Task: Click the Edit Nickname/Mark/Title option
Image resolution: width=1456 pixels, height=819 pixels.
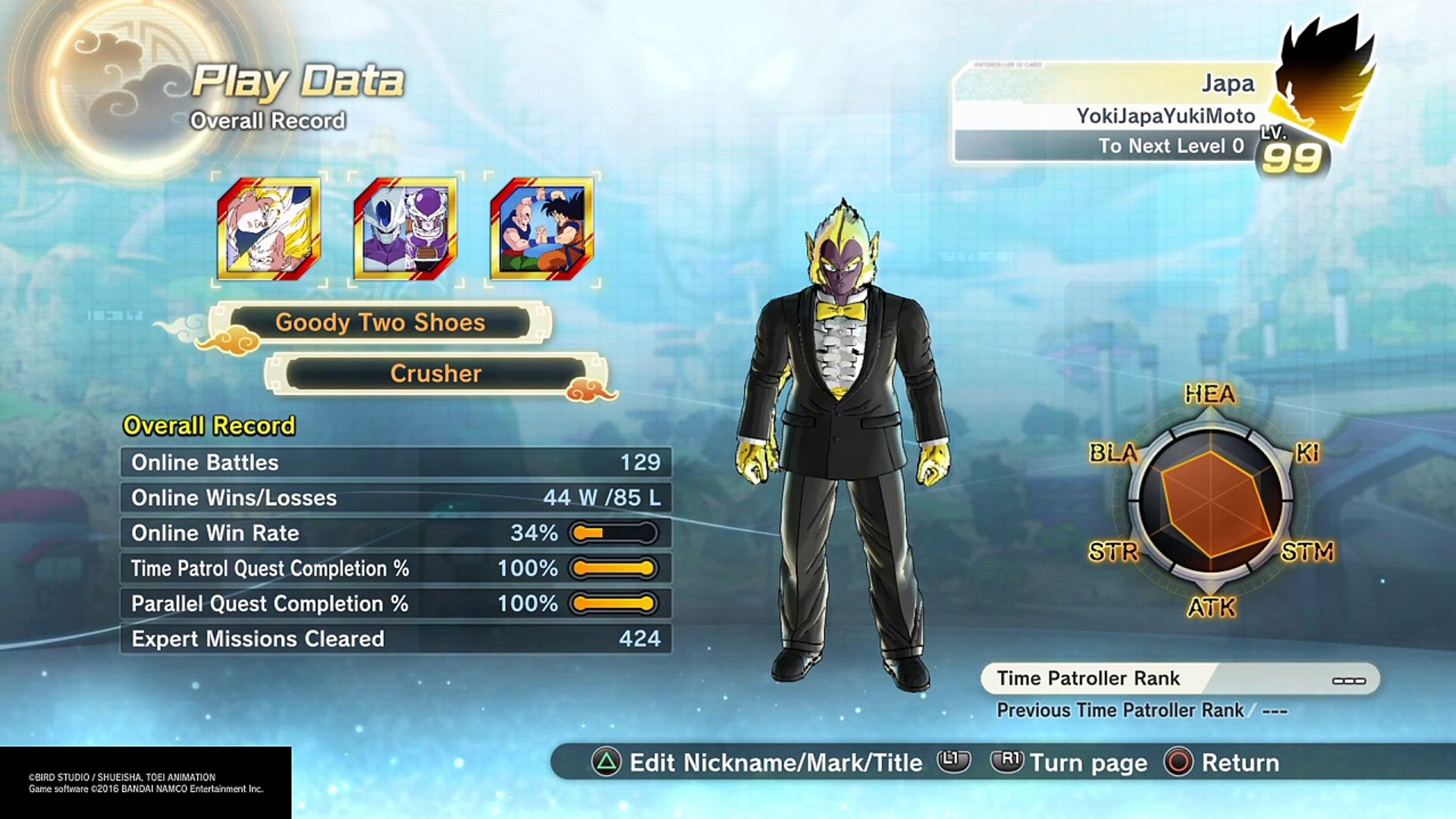Action: tap(758, 762)
